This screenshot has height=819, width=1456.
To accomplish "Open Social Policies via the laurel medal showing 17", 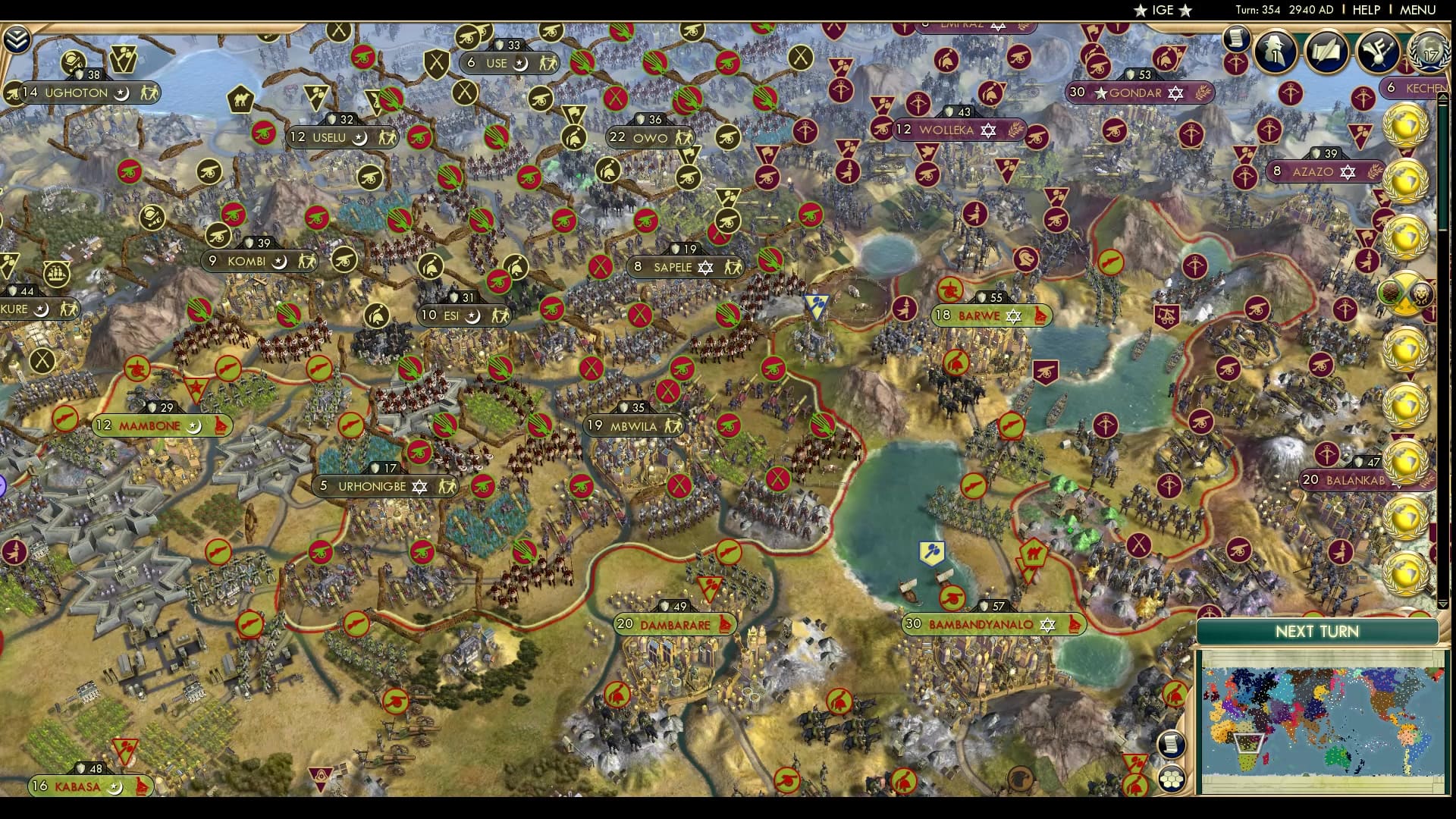I will pos(1429,53).
